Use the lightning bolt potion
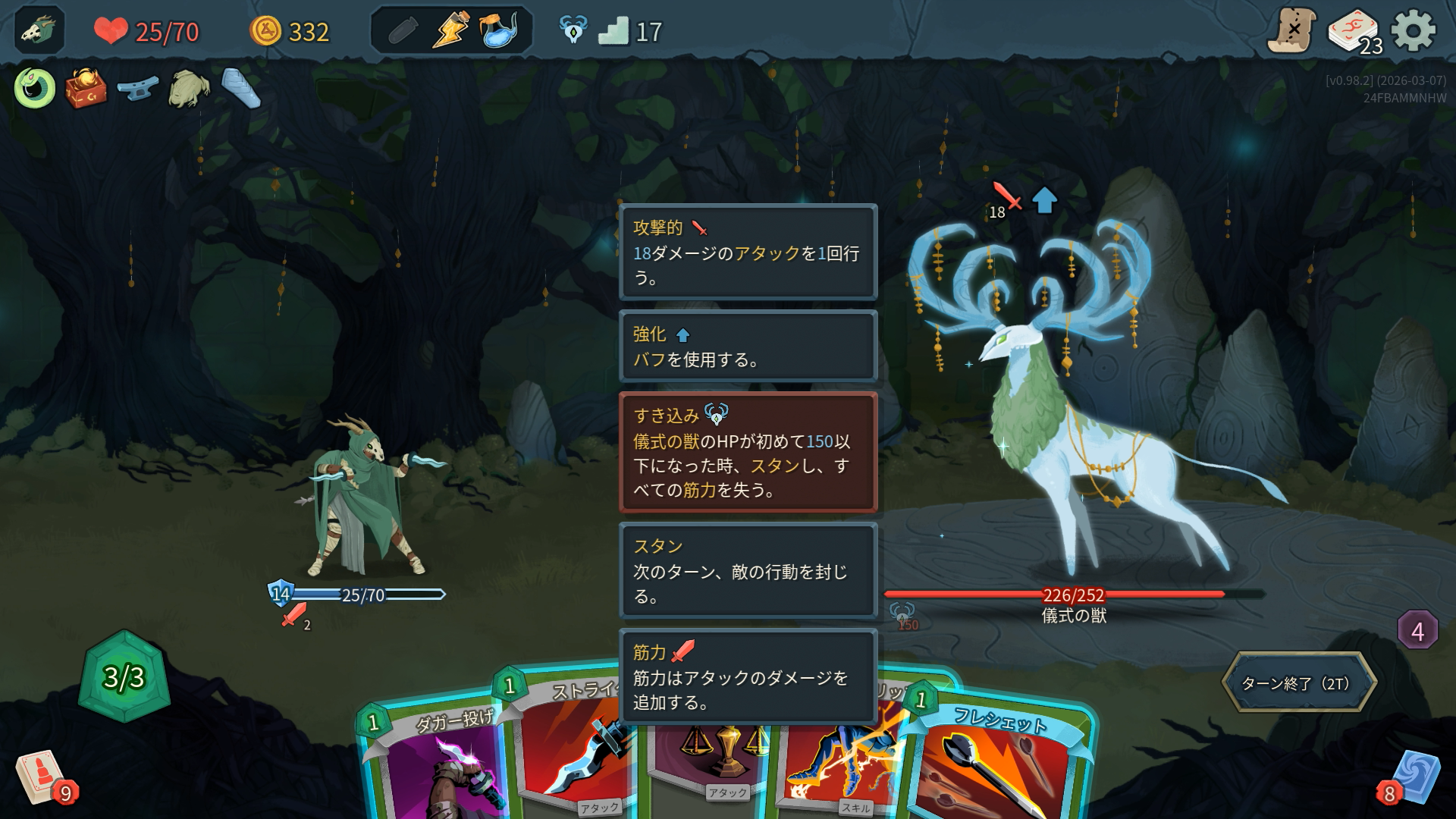The width and height of the screenshot is (1456, 819). pyautogui.click(x=450, y=31)
